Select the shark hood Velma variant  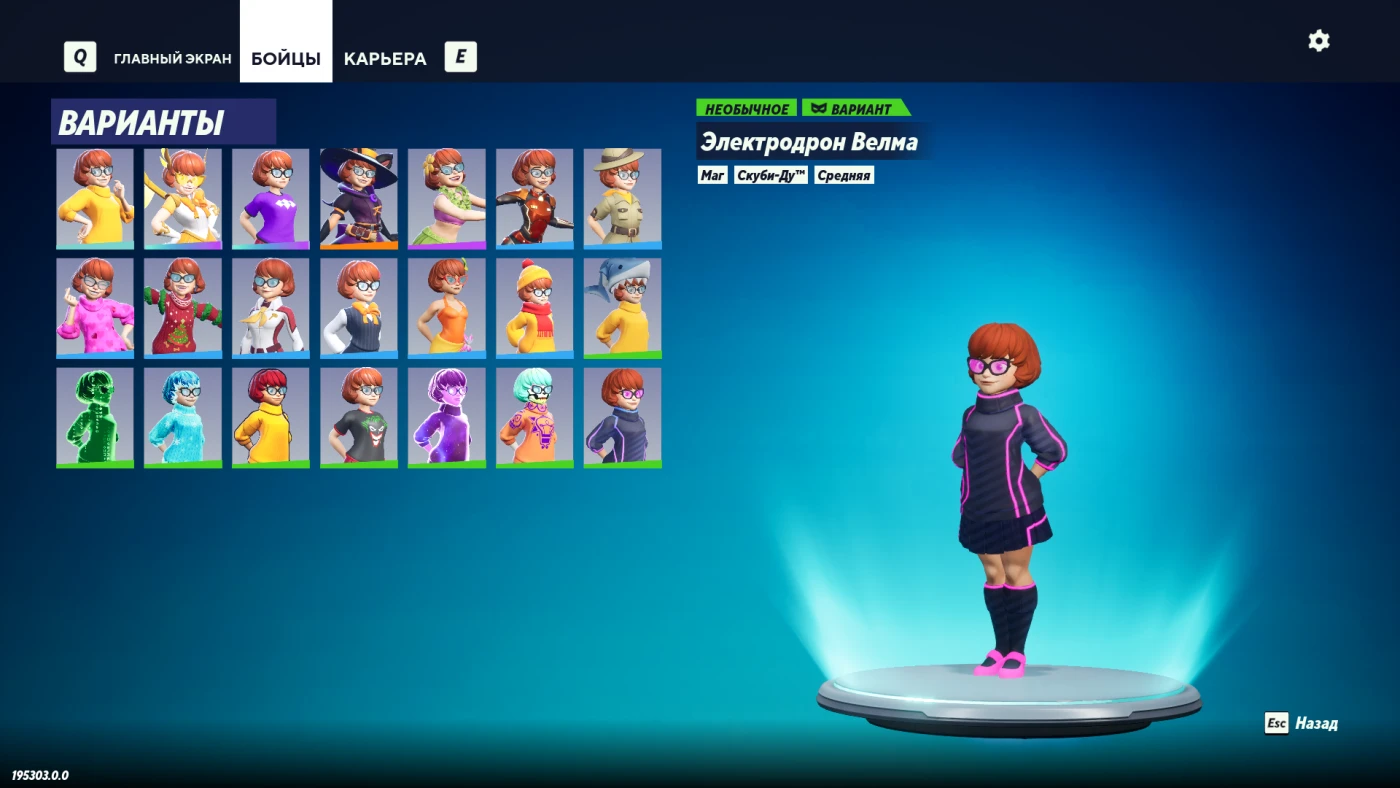tap(622, 308)
